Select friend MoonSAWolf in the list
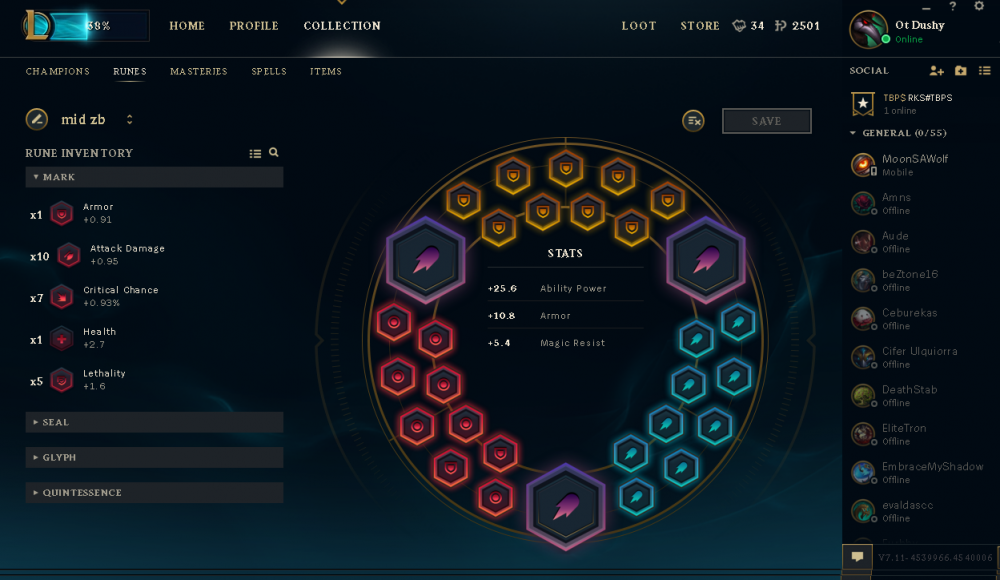Screen dimensions: 1000x580 (x=913, y=164)
